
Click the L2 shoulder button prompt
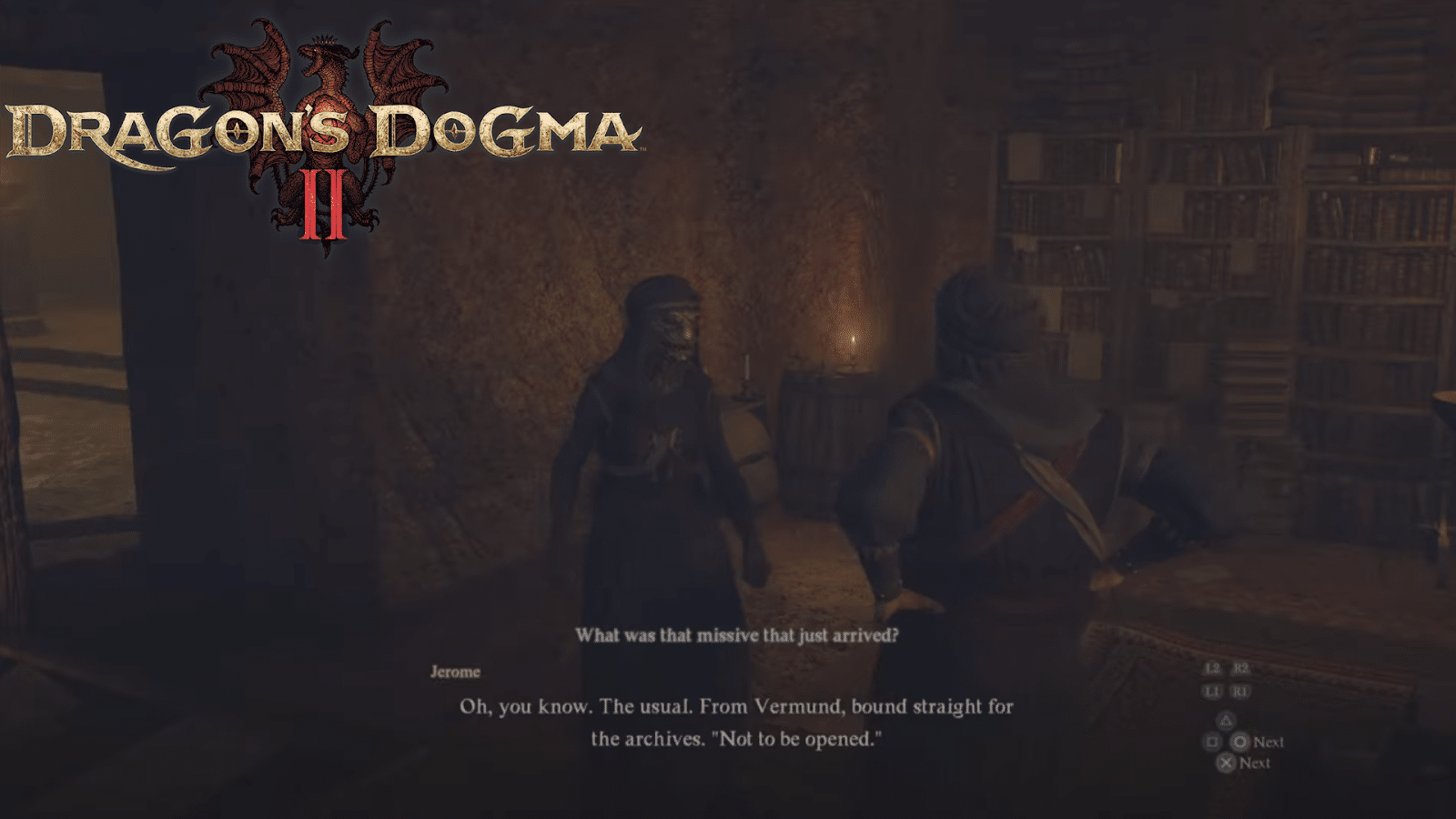1211,669
